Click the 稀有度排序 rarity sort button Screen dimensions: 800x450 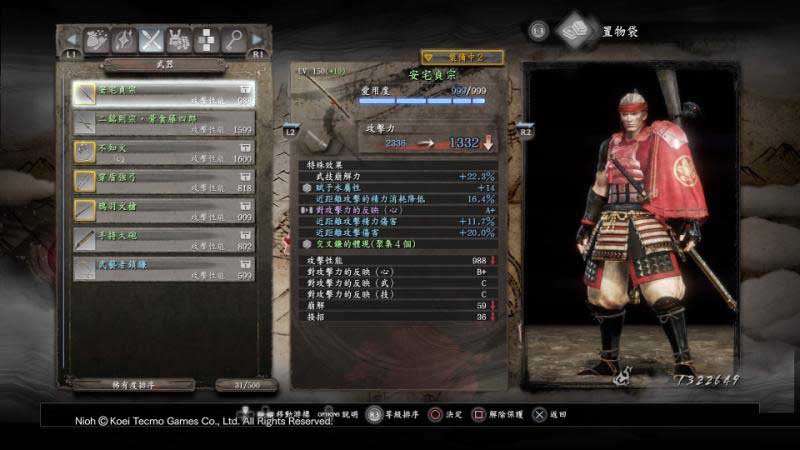click(x=134, y=384)
